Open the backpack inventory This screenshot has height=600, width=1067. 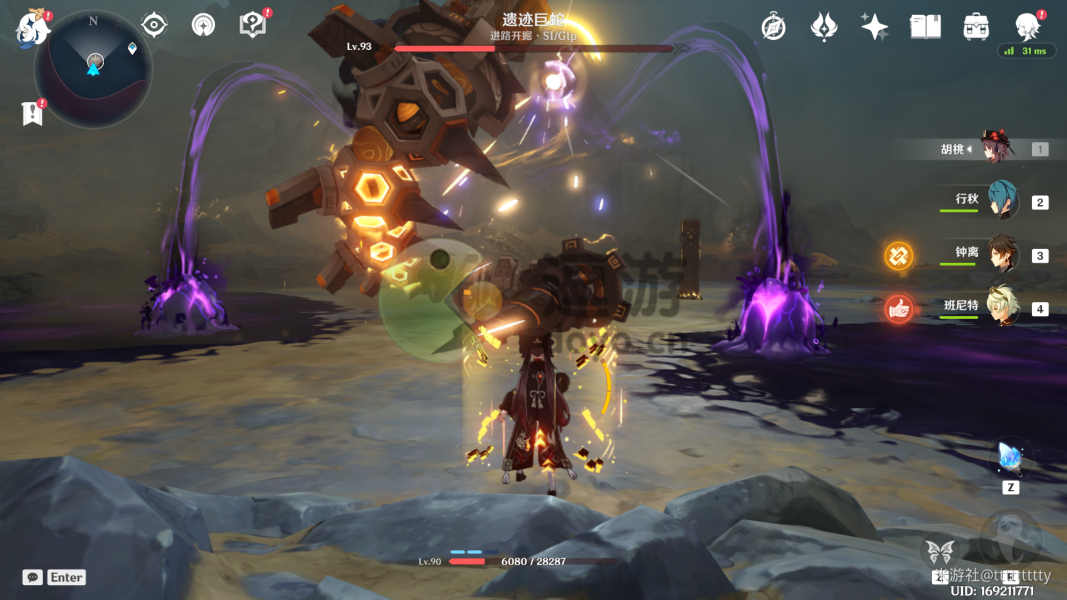[x=977, y=27]
